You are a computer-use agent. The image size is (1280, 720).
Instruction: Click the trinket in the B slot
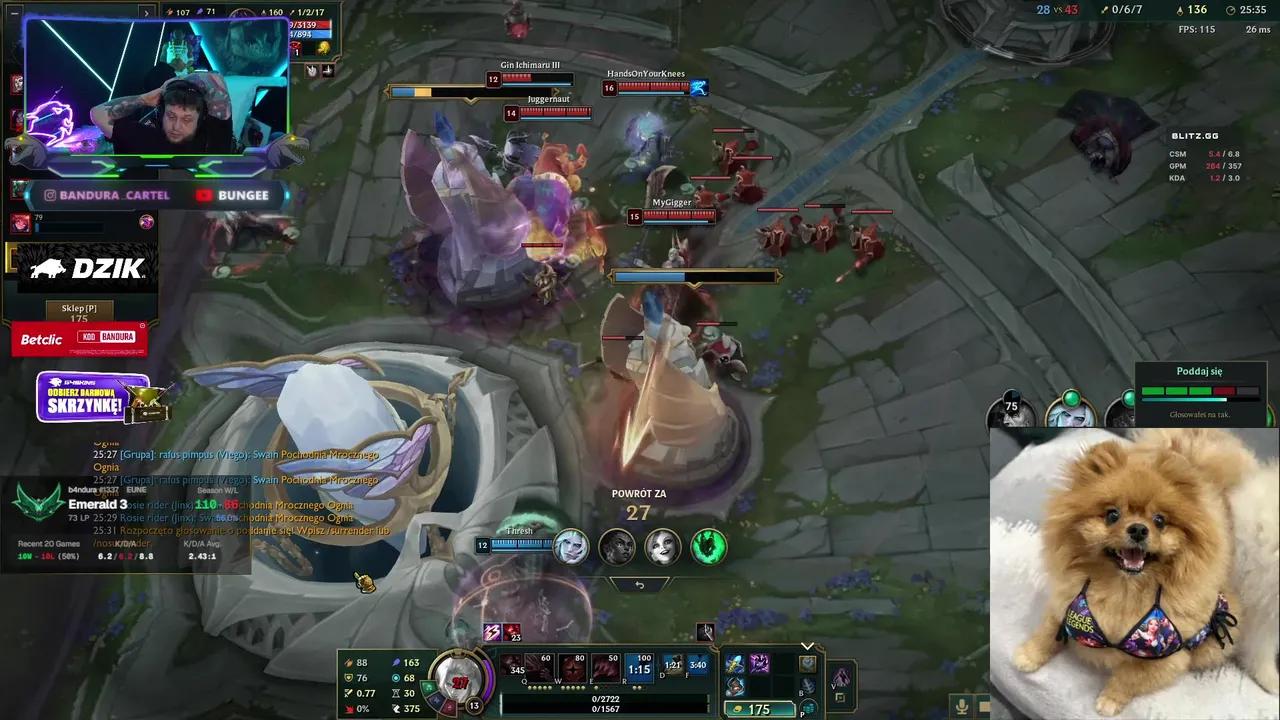(808, 687)
